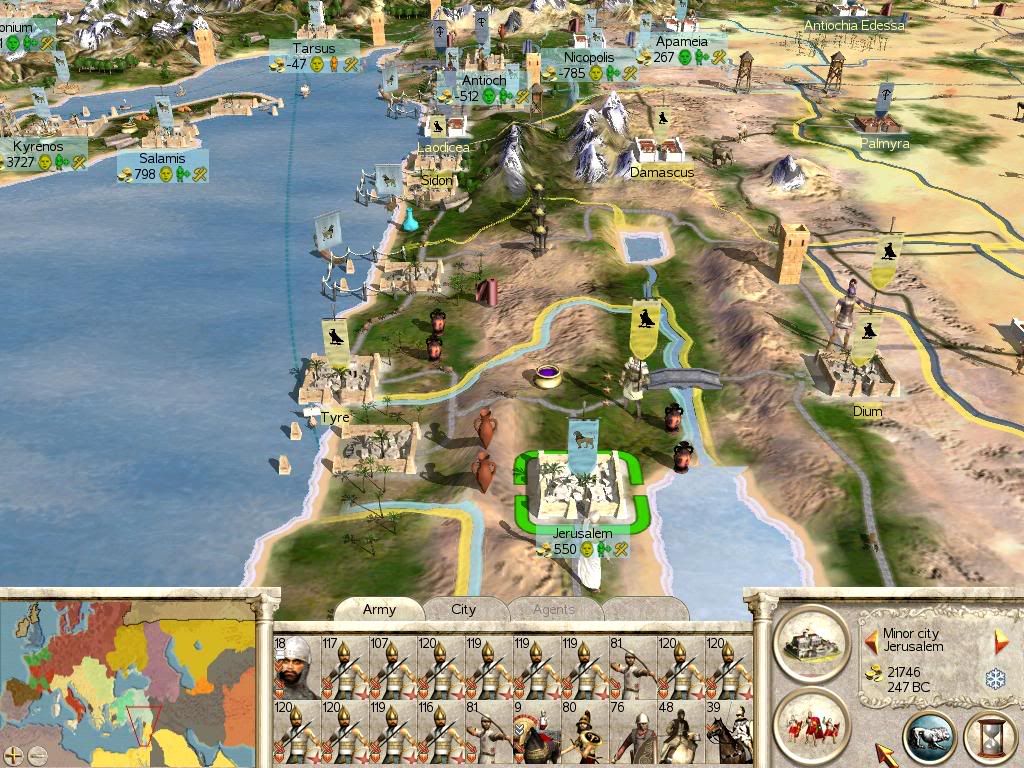Zoom in the minimap with plus button
The height and width of the screenshot is (768, 1024).
(14, 754)
